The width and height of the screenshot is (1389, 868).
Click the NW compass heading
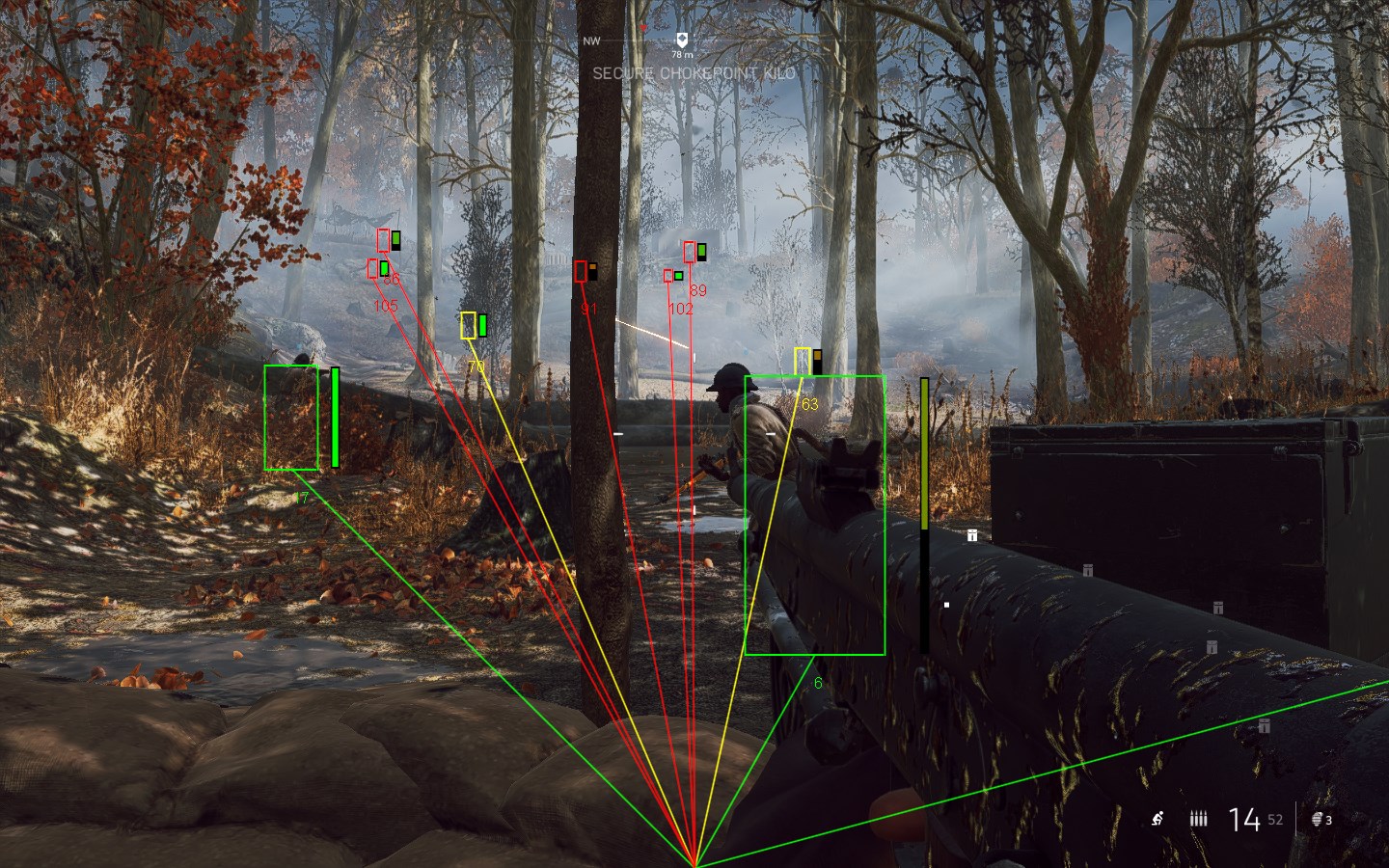tap(591, 41)
